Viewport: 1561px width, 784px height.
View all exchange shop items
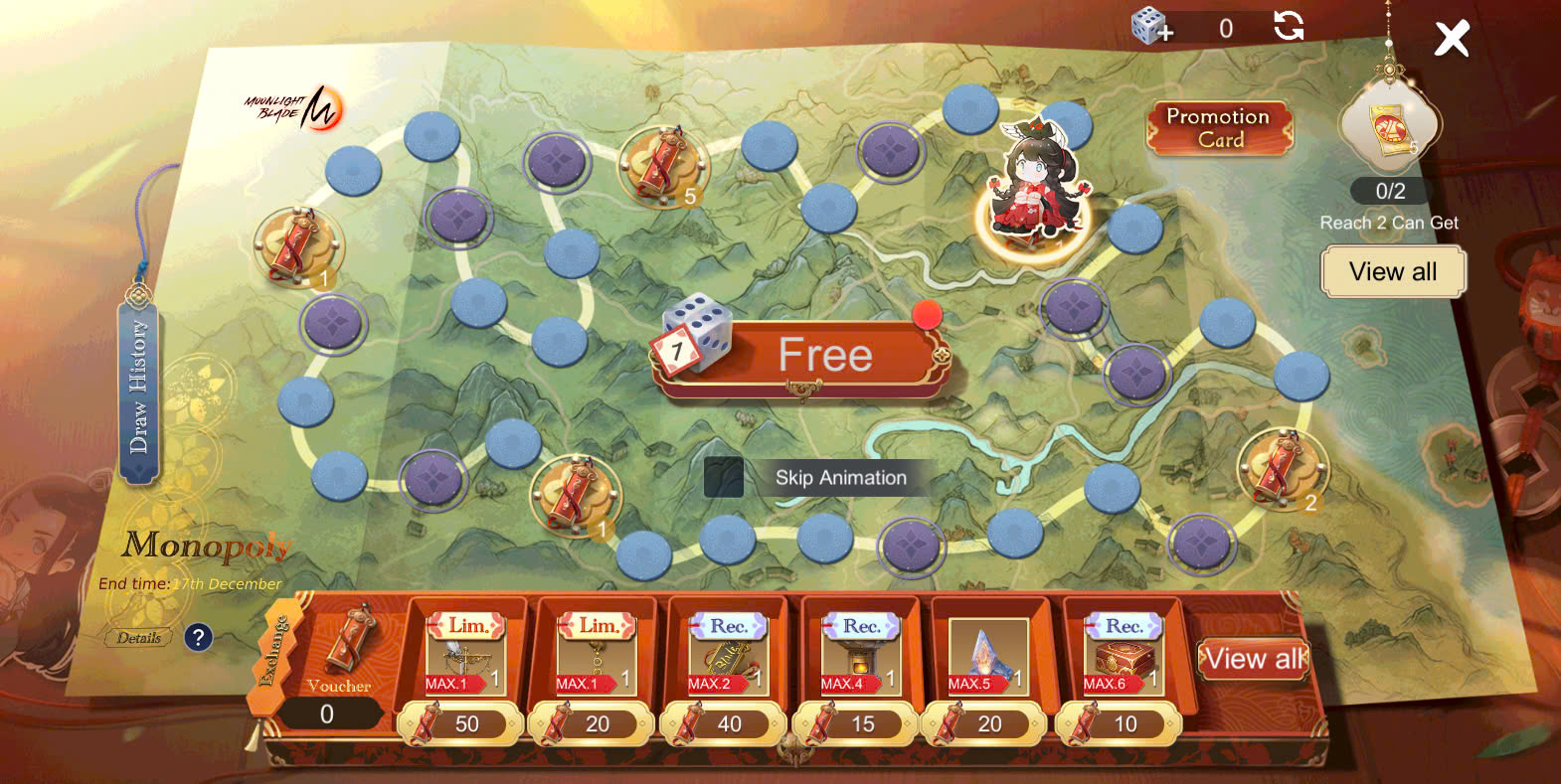(1253, 659)
